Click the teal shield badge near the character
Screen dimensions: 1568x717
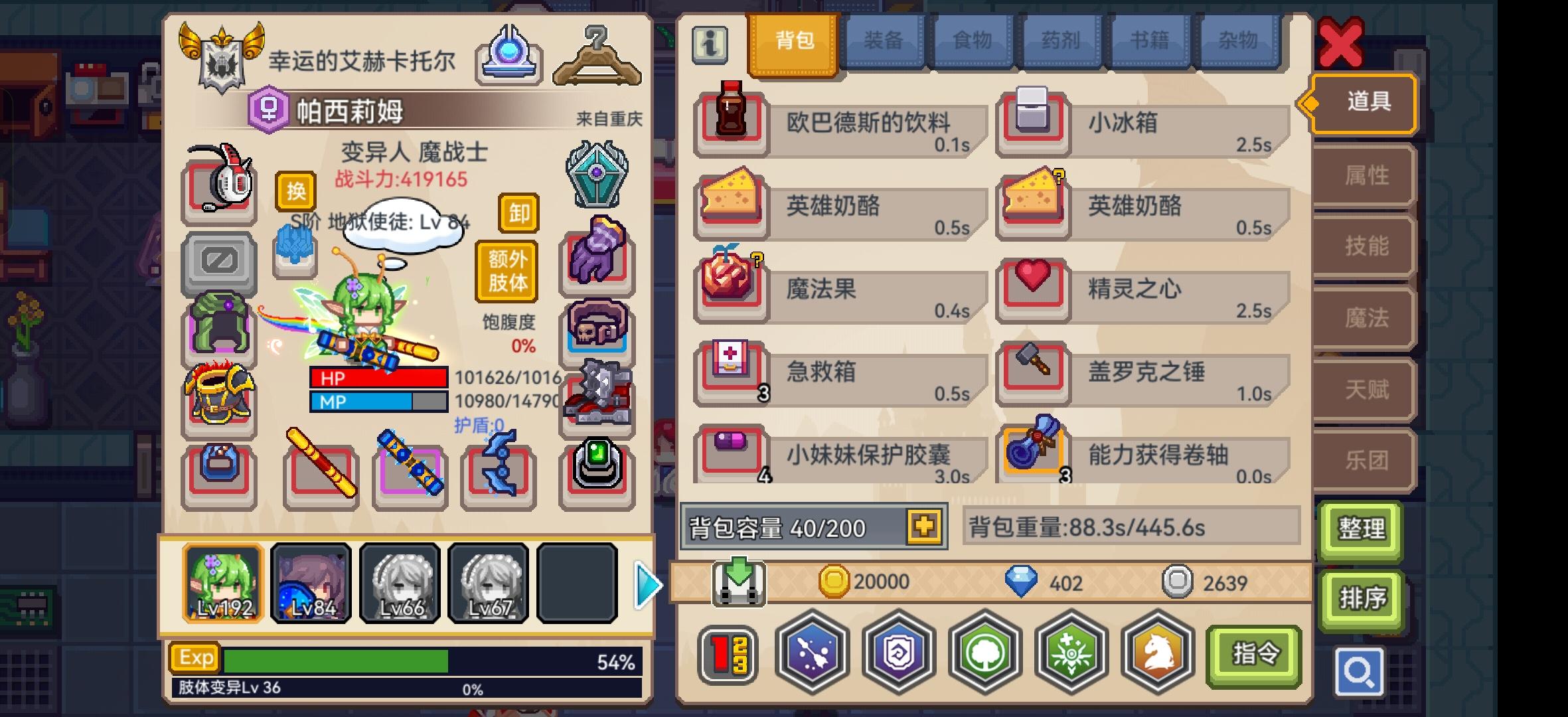pos(596,175)
